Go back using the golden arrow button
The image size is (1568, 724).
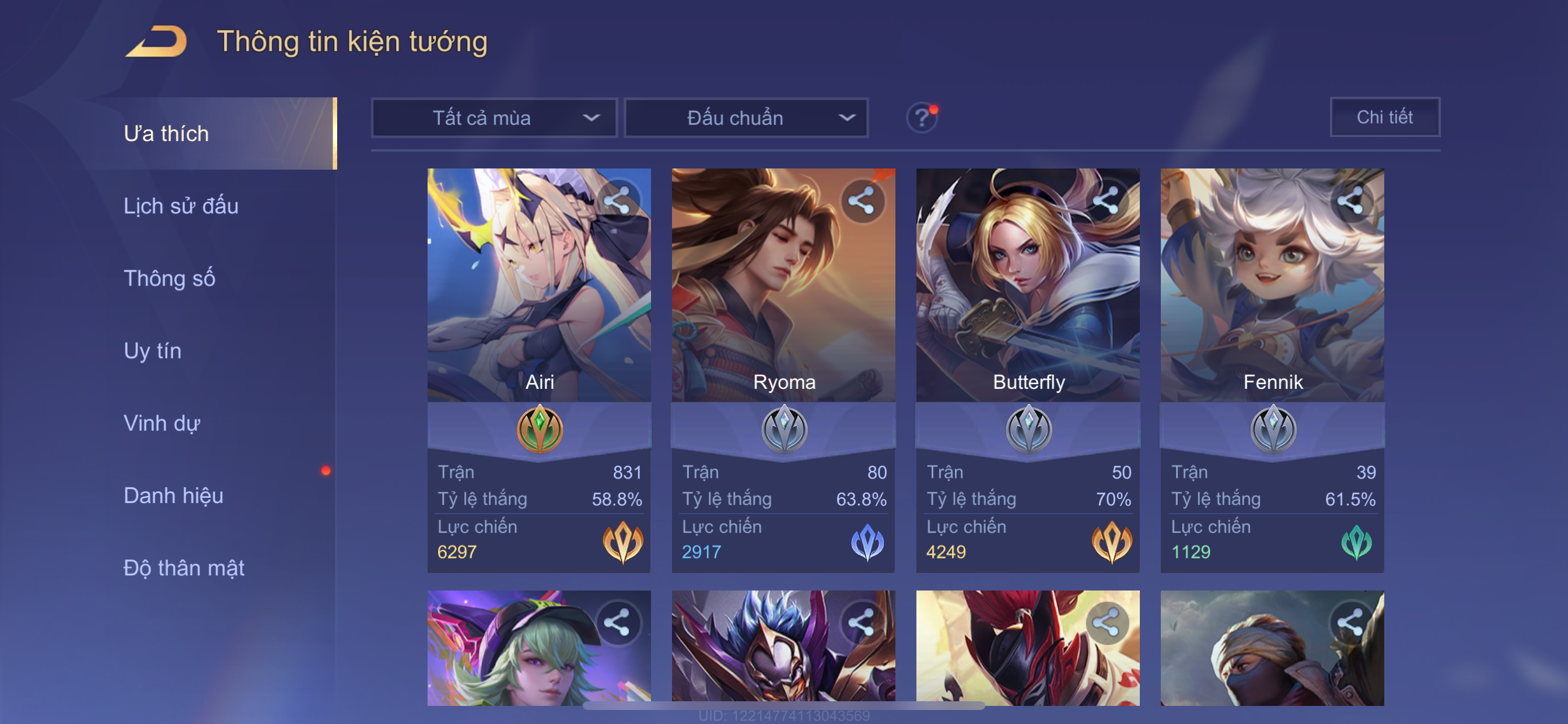click(x=156, y=42)
